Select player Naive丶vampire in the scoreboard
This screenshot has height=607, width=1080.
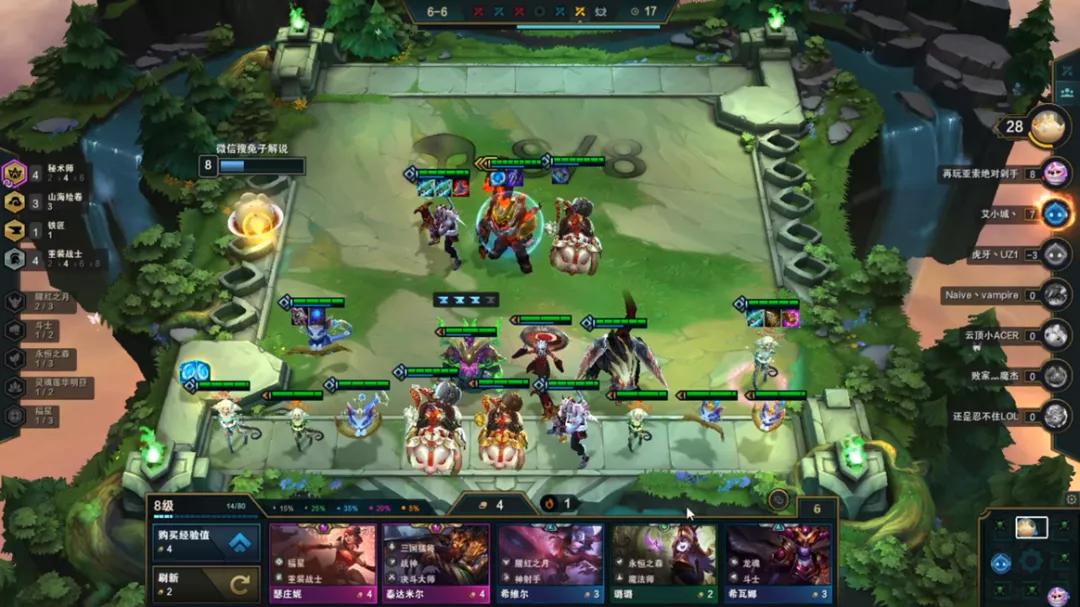click(x=1056, y=294)
